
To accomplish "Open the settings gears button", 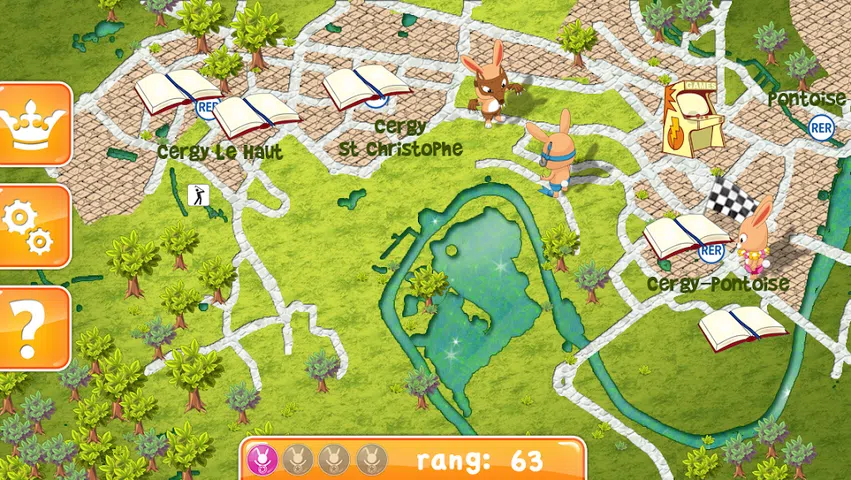I will [x=32, y=226].
